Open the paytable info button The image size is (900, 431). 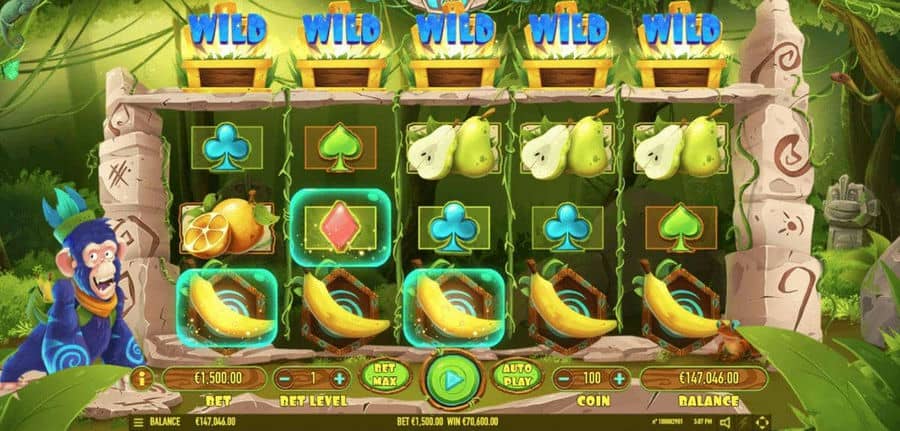139,379
